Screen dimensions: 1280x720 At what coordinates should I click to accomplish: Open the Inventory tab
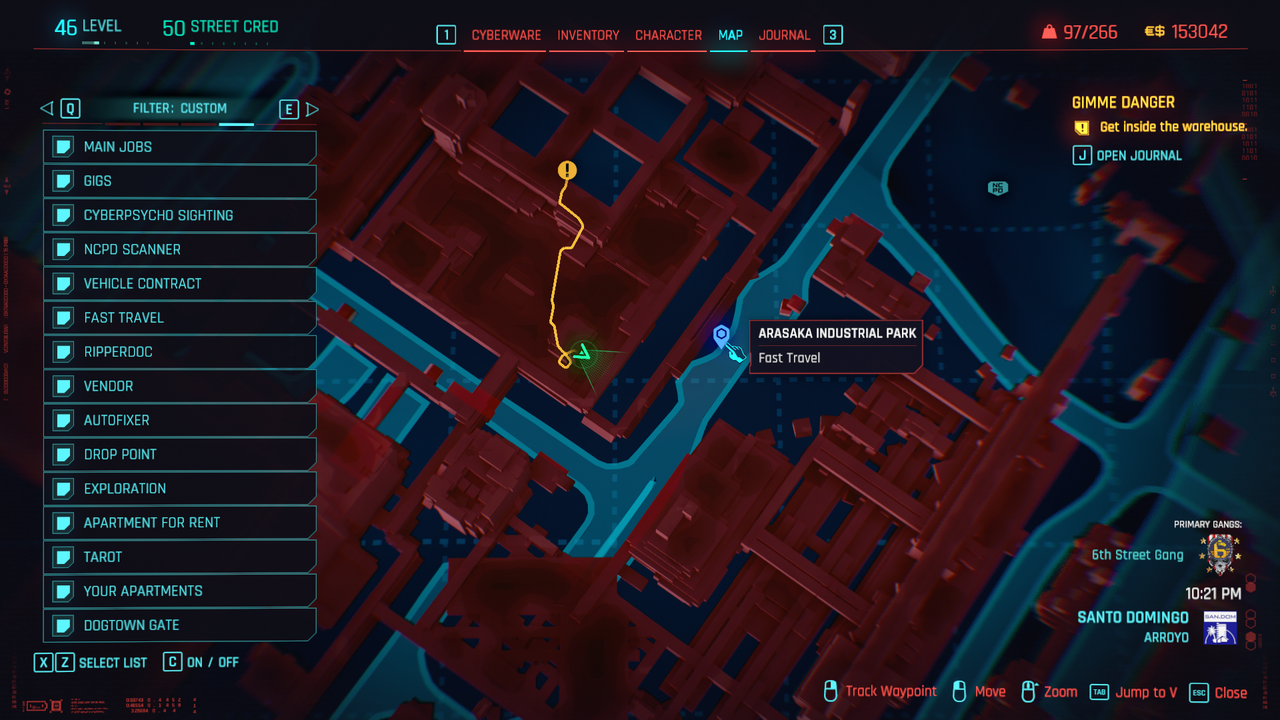(588, 35)
